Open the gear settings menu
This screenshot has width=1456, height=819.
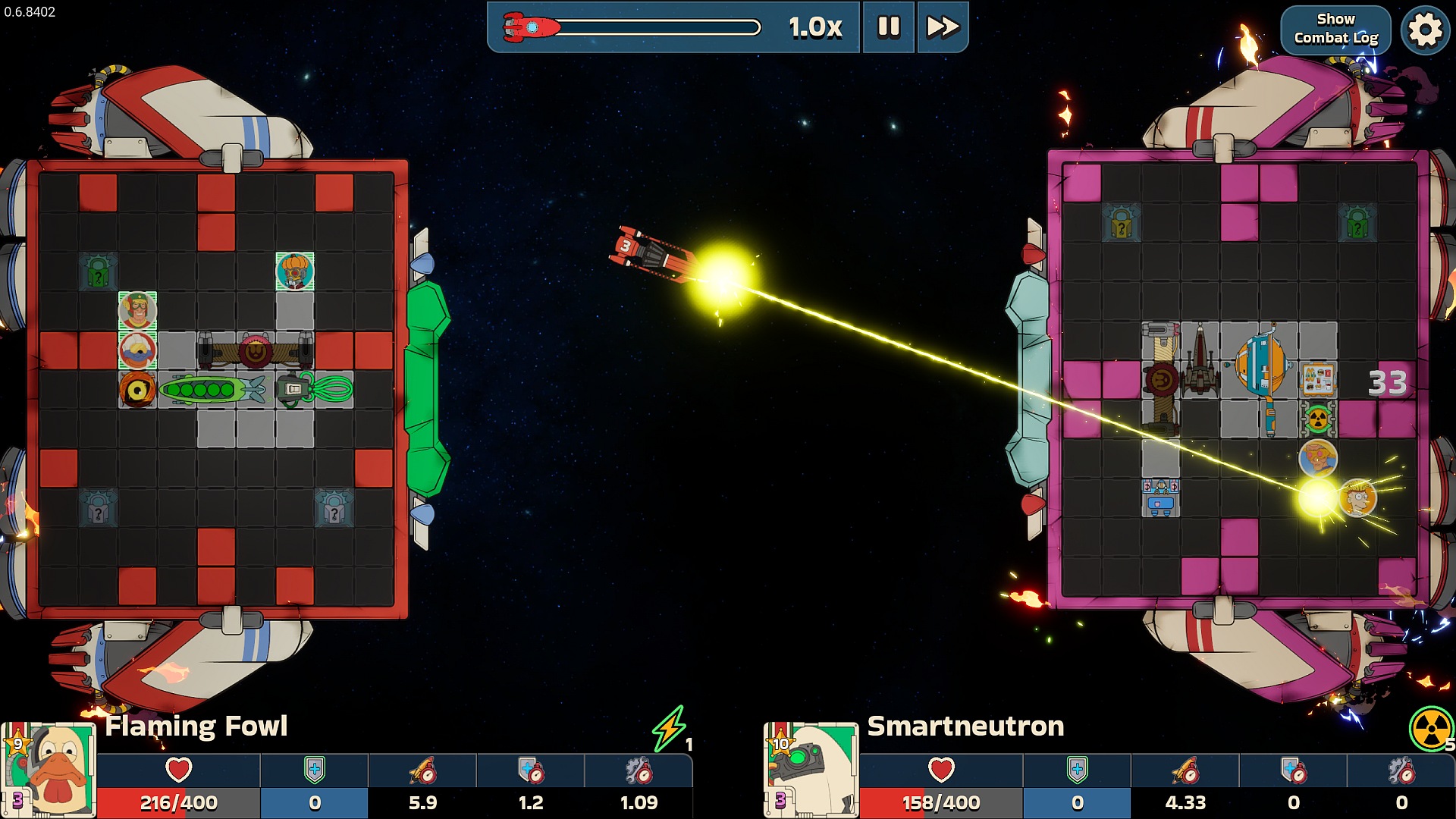click(x=1425, y=30)
